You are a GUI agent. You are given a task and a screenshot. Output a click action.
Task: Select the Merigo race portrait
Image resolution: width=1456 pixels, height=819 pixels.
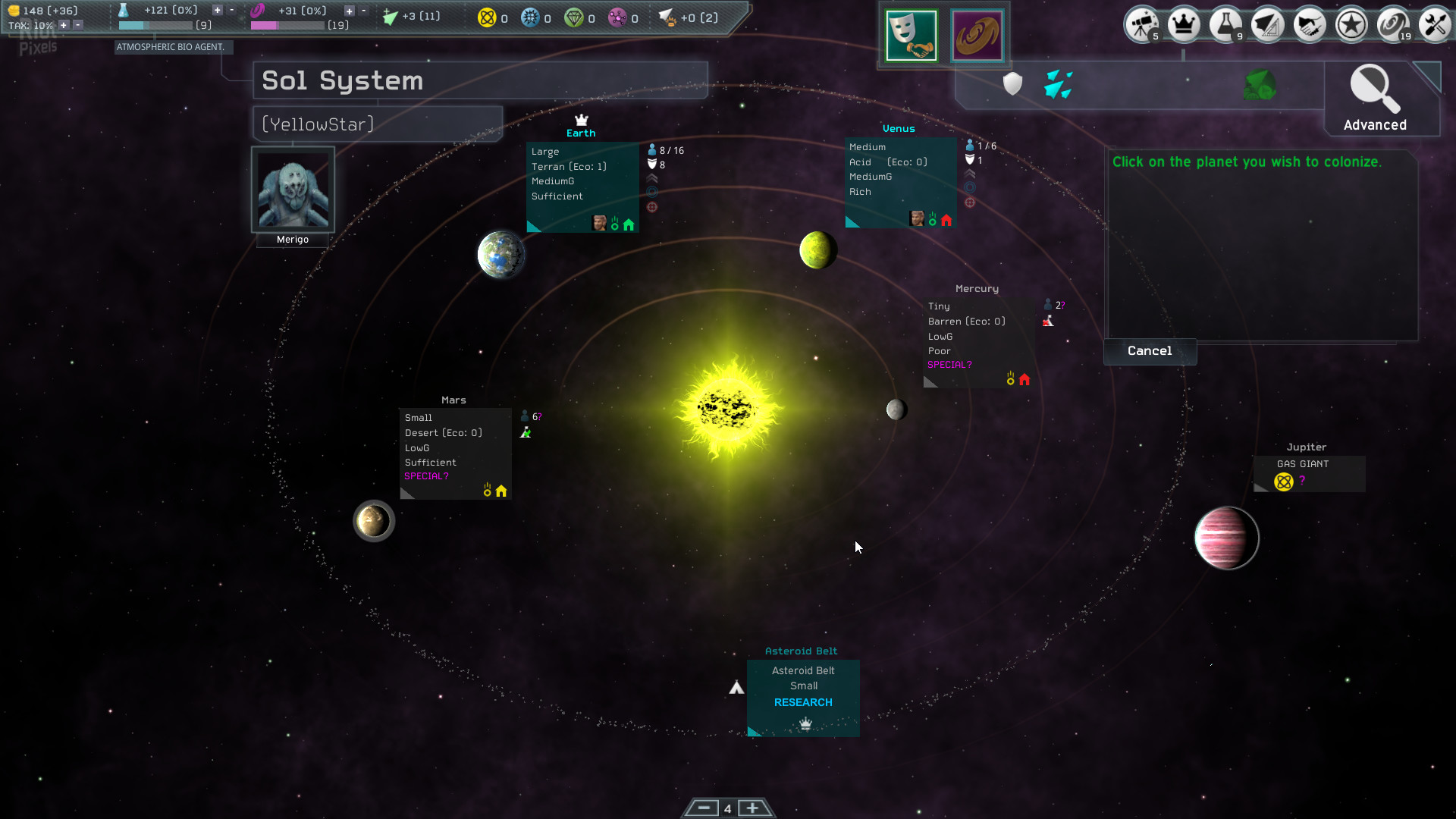pyautogui.click(x=293, y=190)
